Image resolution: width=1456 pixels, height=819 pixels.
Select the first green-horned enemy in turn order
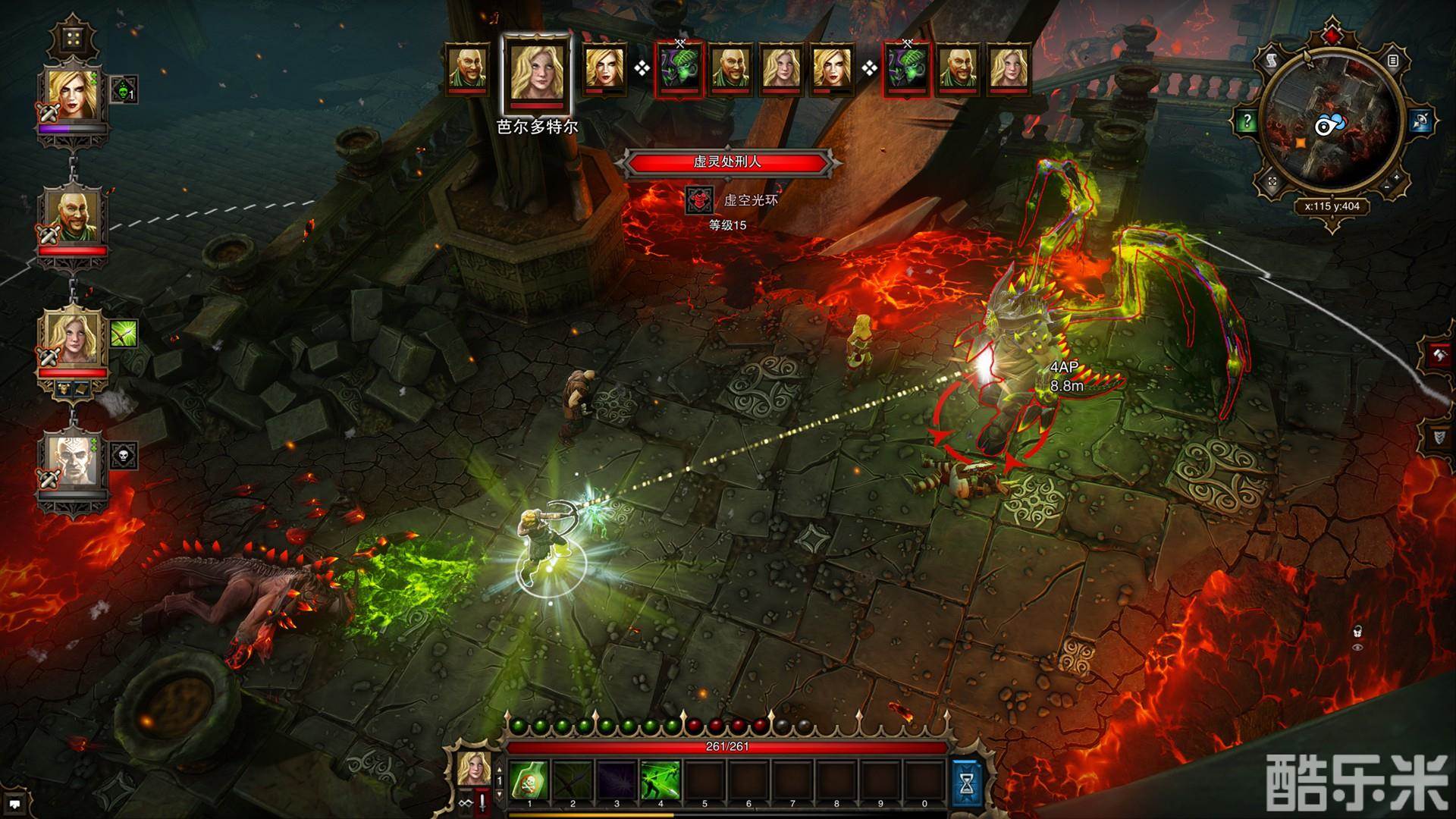679,68
